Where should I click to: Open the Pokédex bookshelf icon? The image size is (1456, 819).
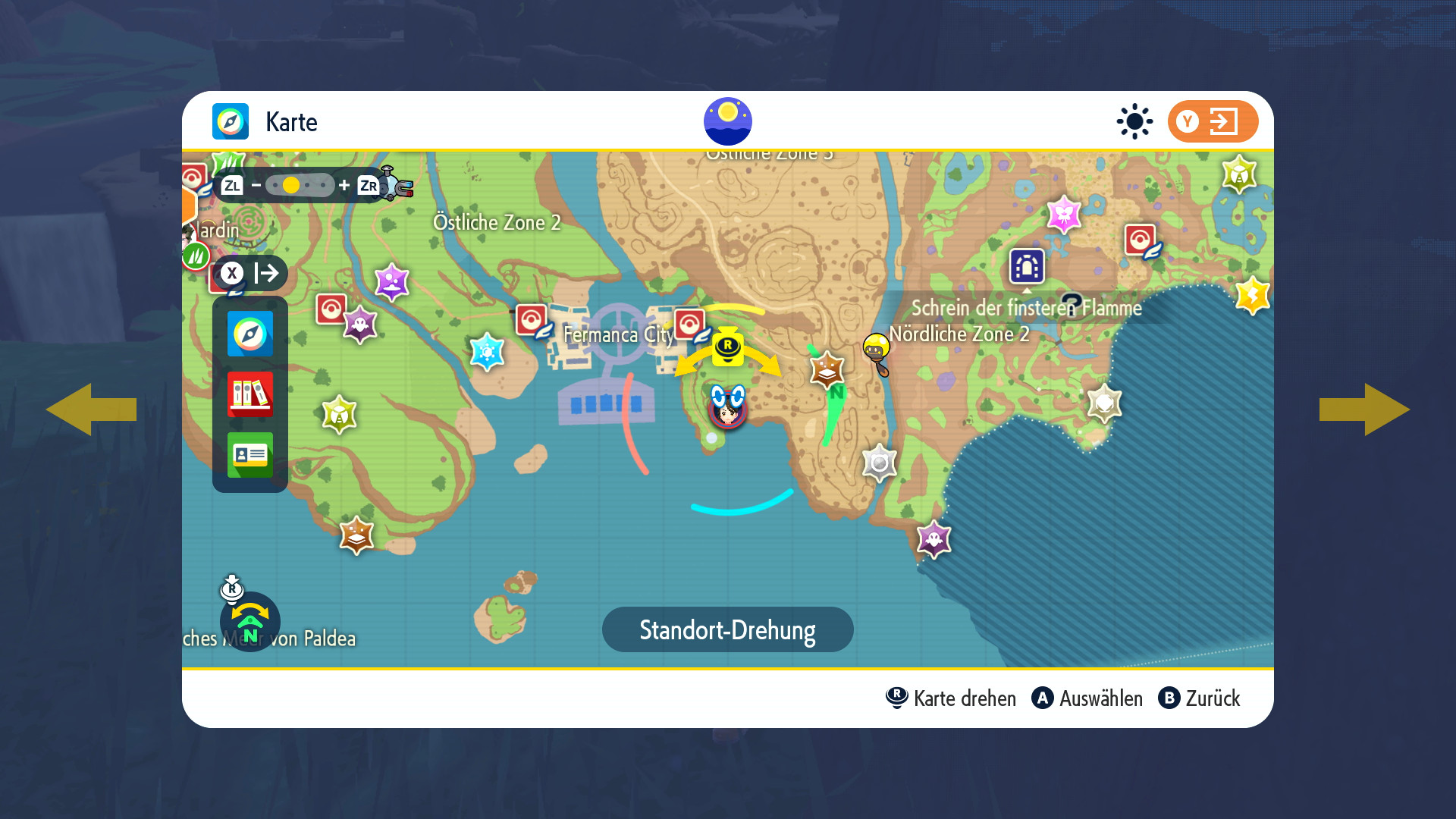coord(249,394)
